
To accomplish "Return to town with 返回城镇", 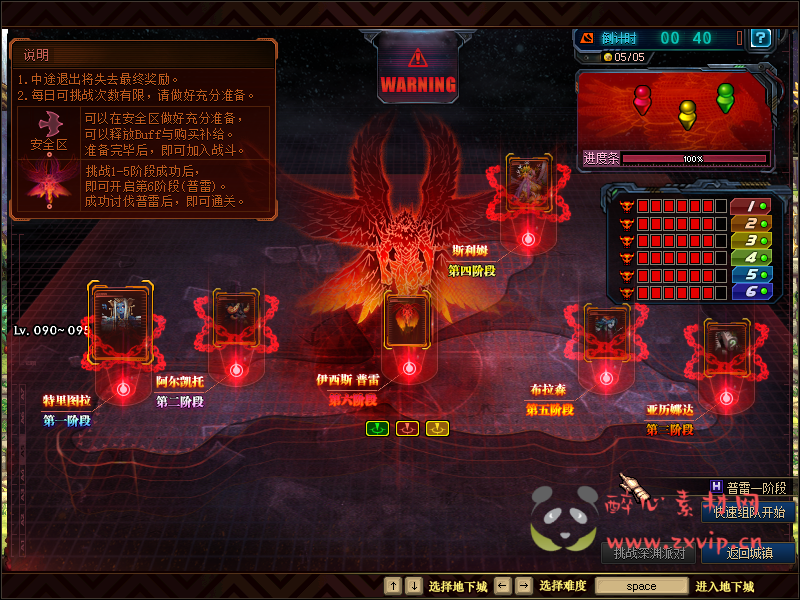I will 747,552.
